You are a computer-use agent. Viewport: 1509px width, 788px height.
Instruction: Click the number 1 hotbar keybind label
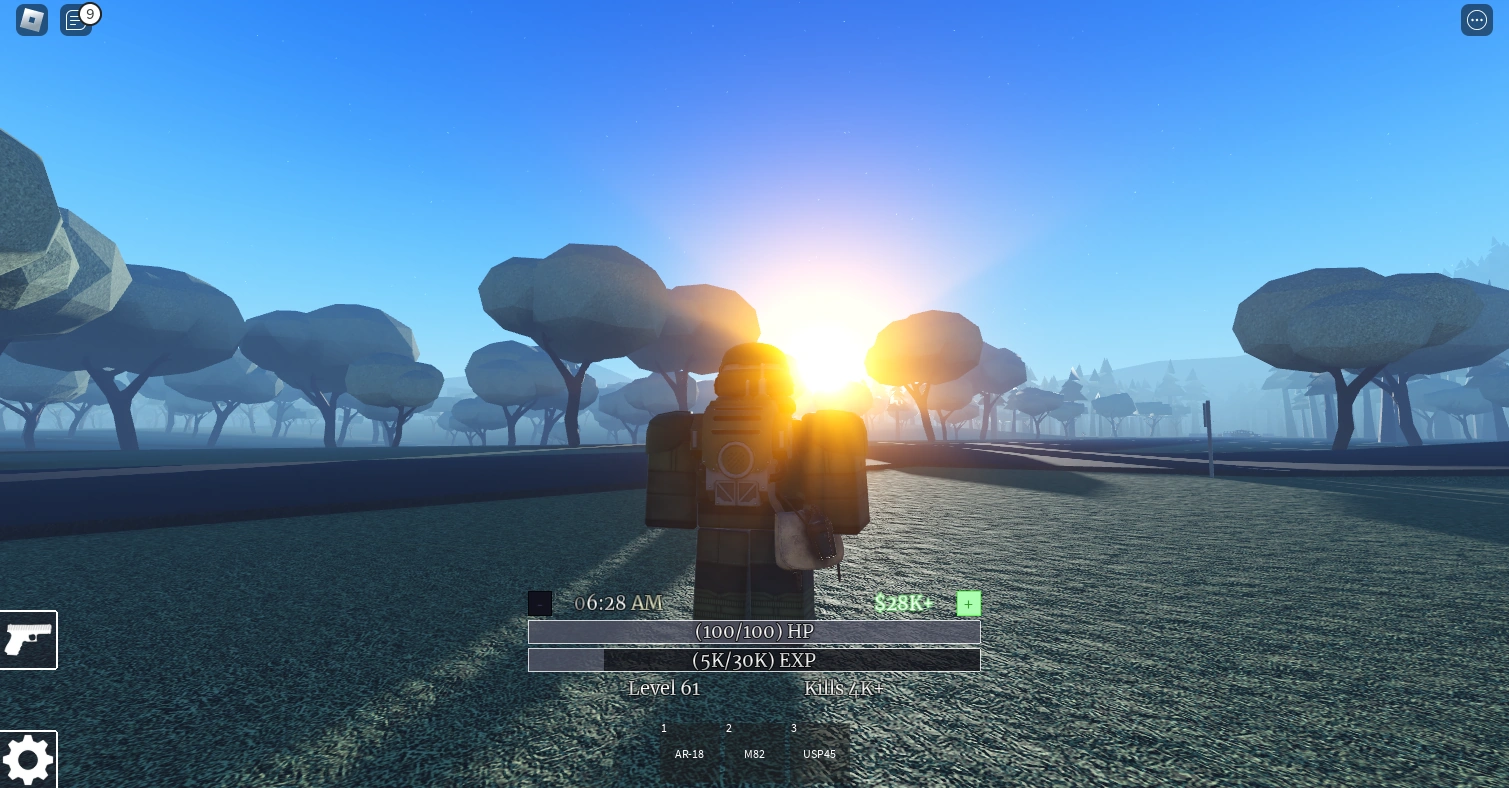[664, 728]
